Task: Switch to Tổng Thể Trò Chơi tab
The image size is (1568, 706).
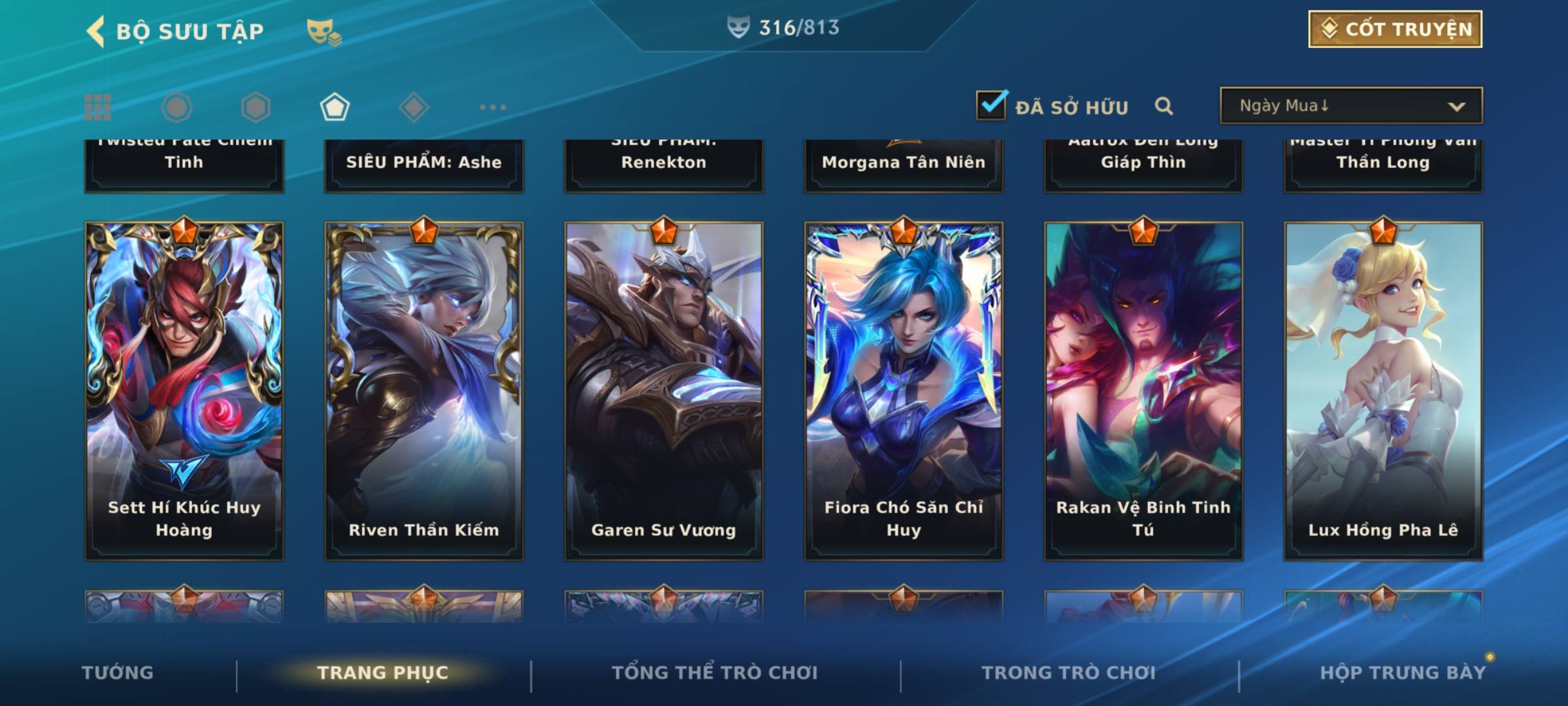Action: coord(715,673)
